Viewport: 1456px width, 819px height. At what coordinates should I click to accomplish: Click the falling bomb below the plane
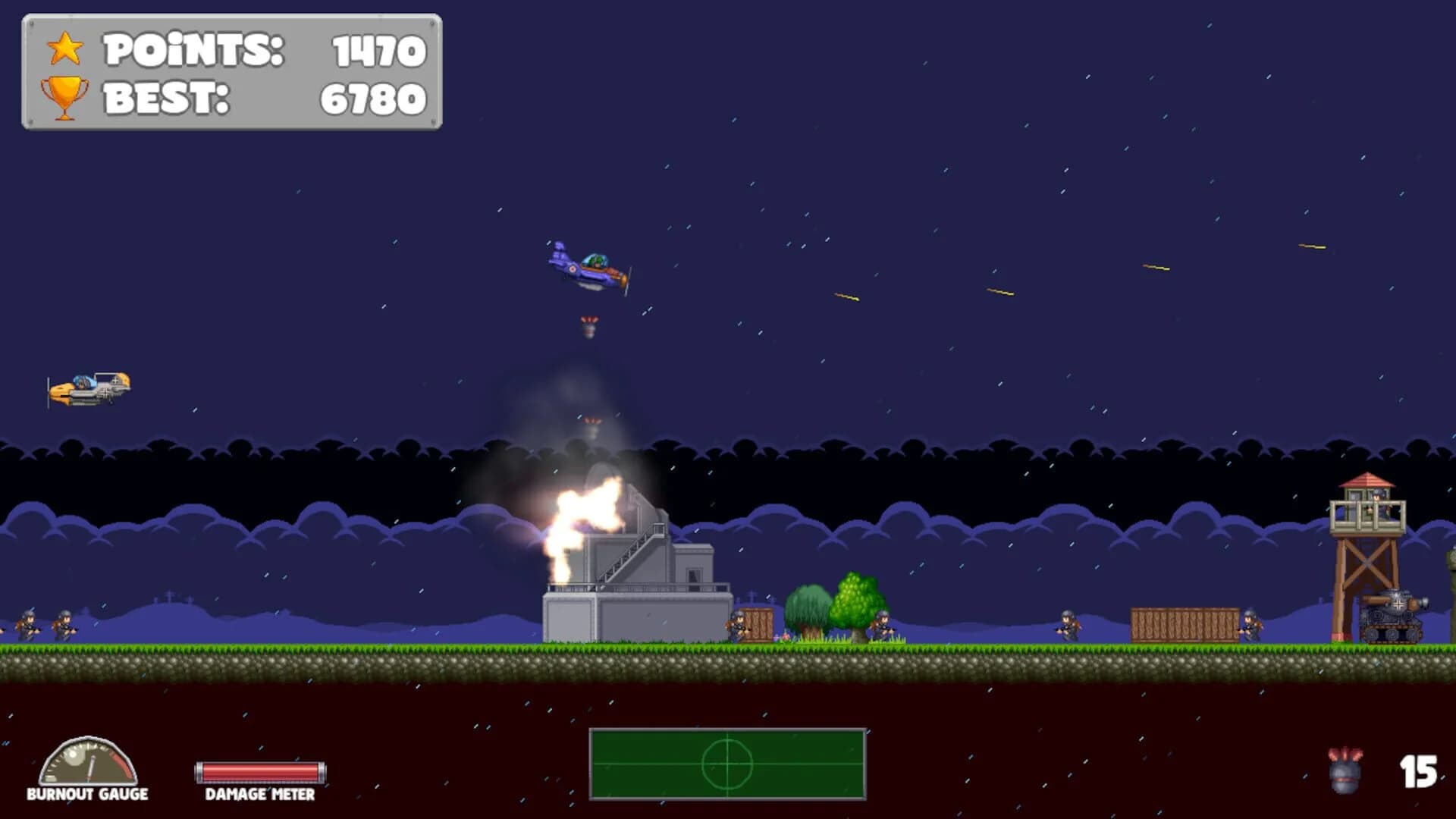point(588,326)
